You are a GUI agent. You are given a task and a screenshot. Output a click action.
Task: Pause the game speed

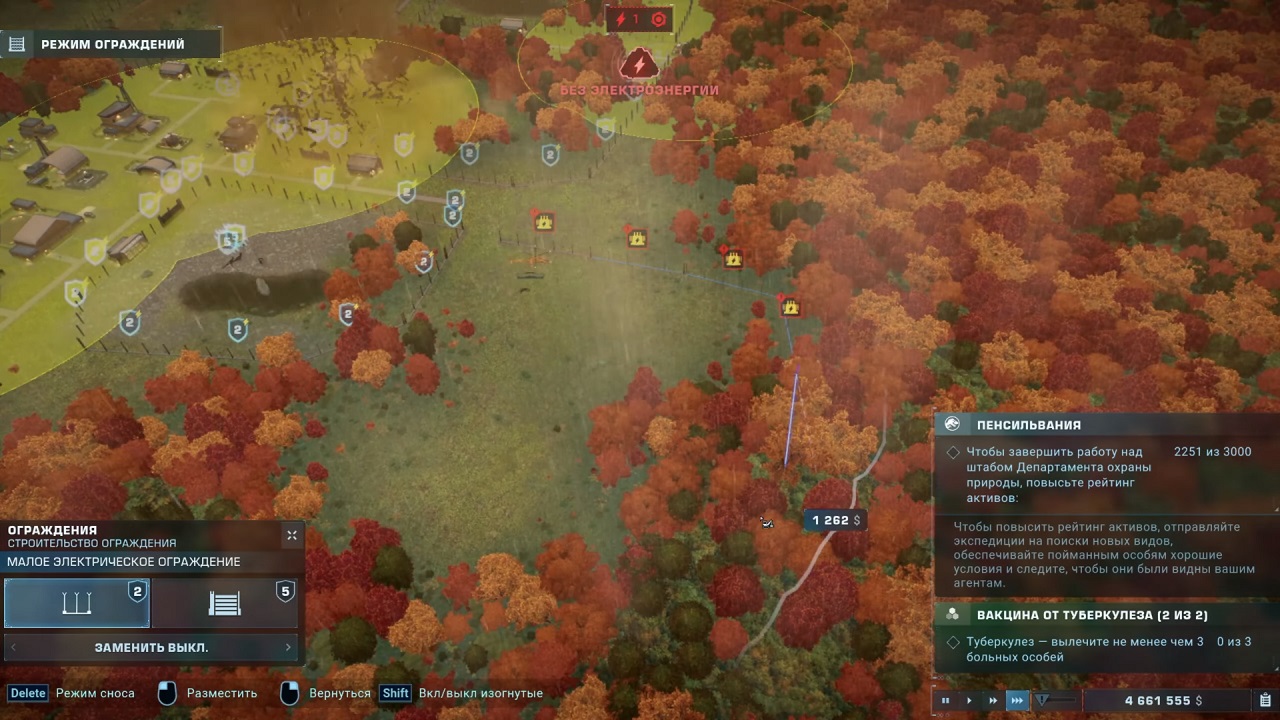(945, 701)
